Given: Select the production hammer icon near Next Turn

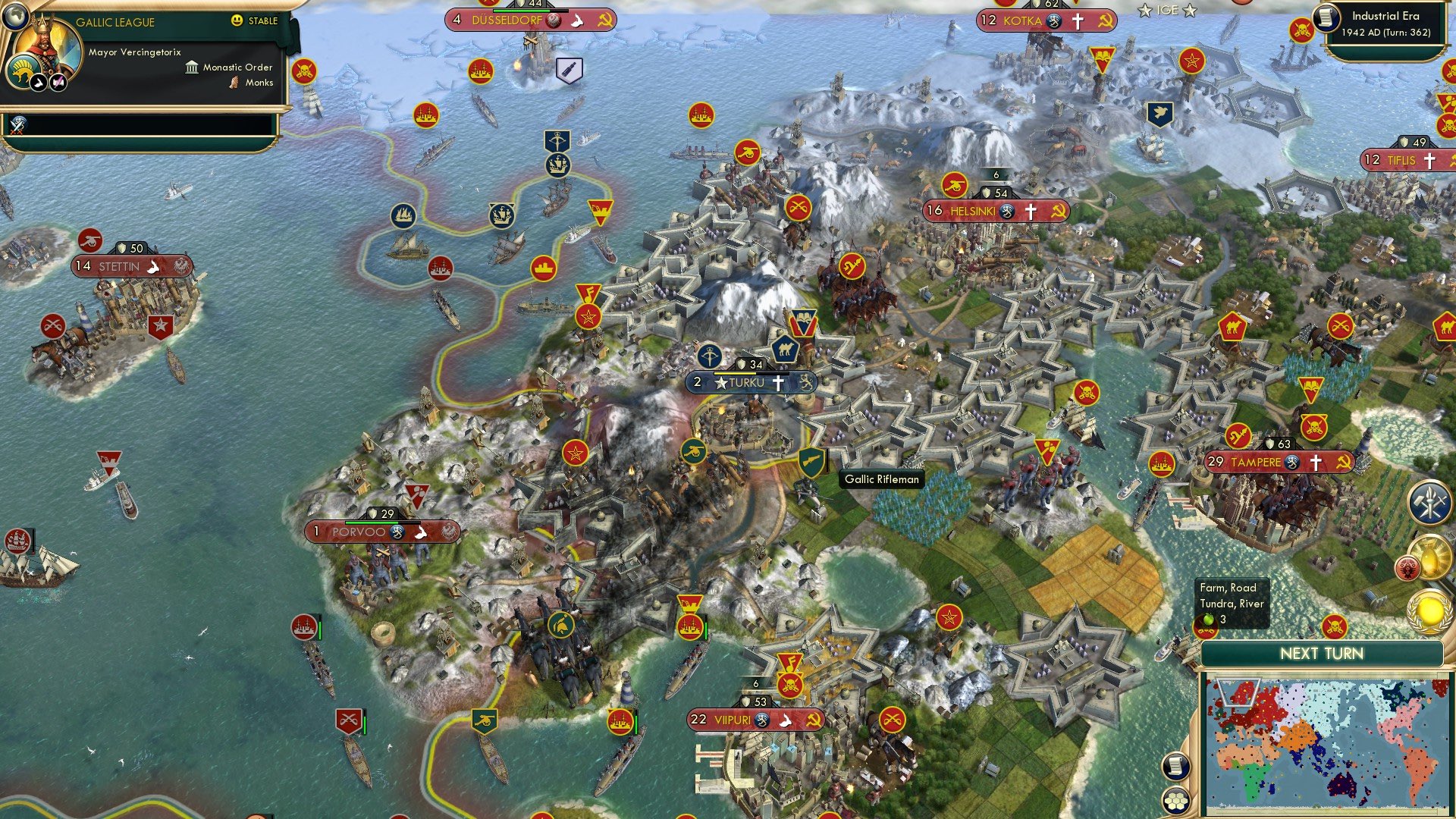Looking at the screenshot, I should 1429,501.
